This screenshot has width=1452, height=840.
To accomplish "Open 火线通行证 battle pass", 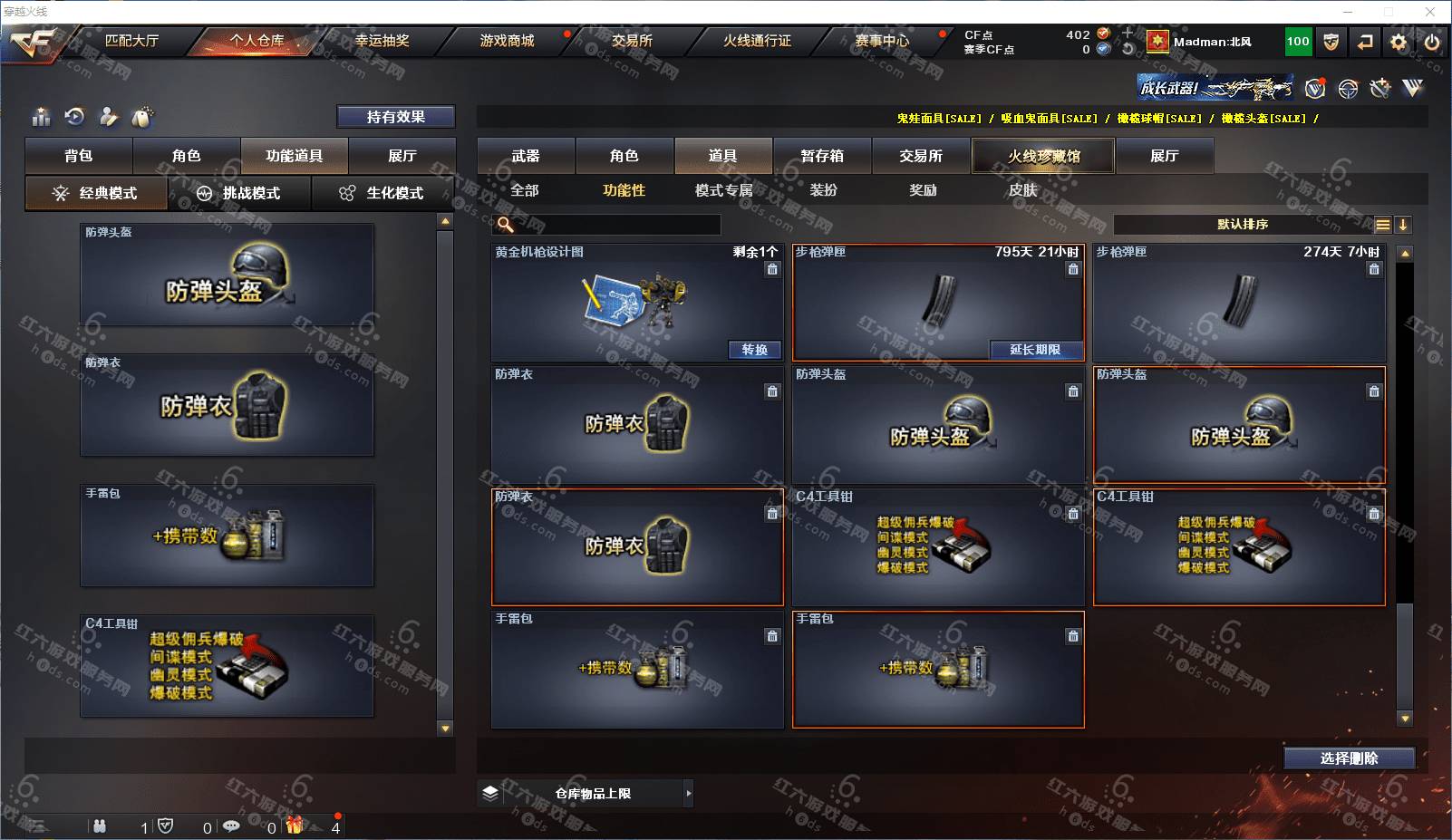I will (757, 41).
